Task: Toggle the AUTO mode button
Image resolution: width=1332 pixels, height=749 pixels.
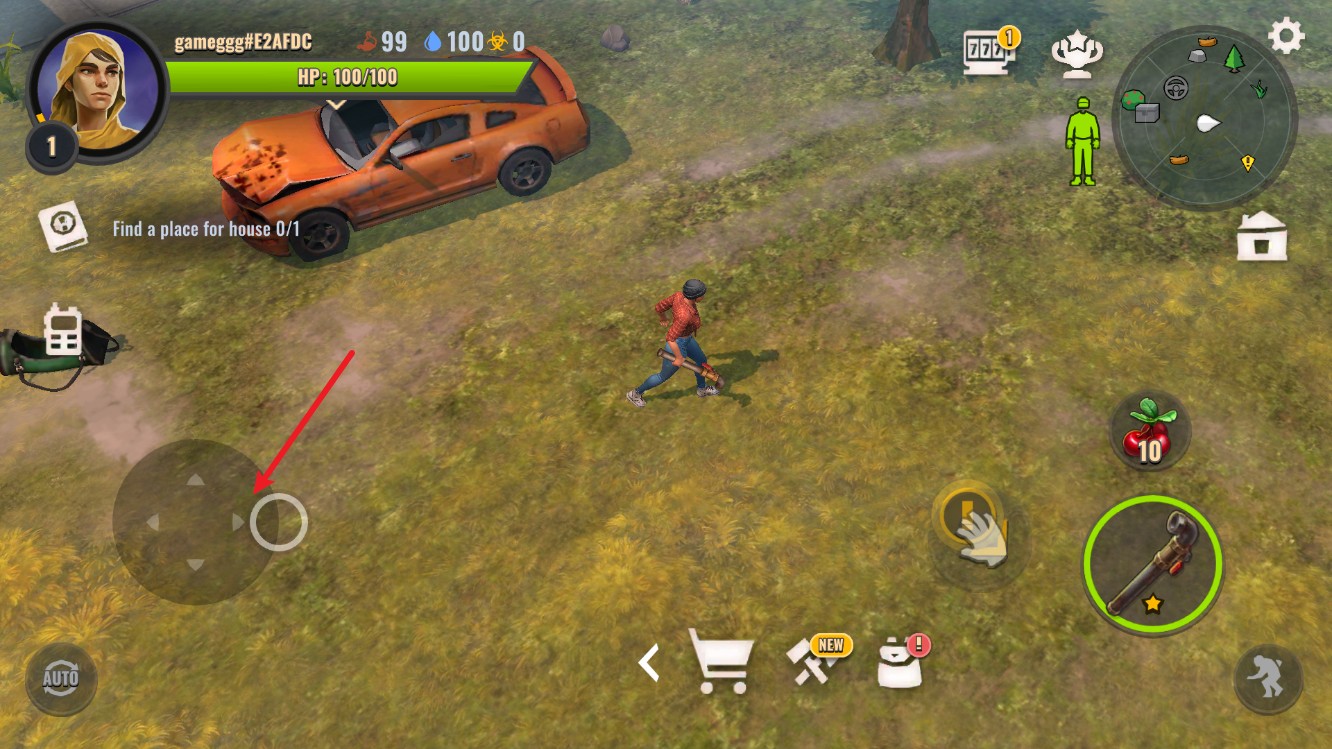Action: coord(61,679)
